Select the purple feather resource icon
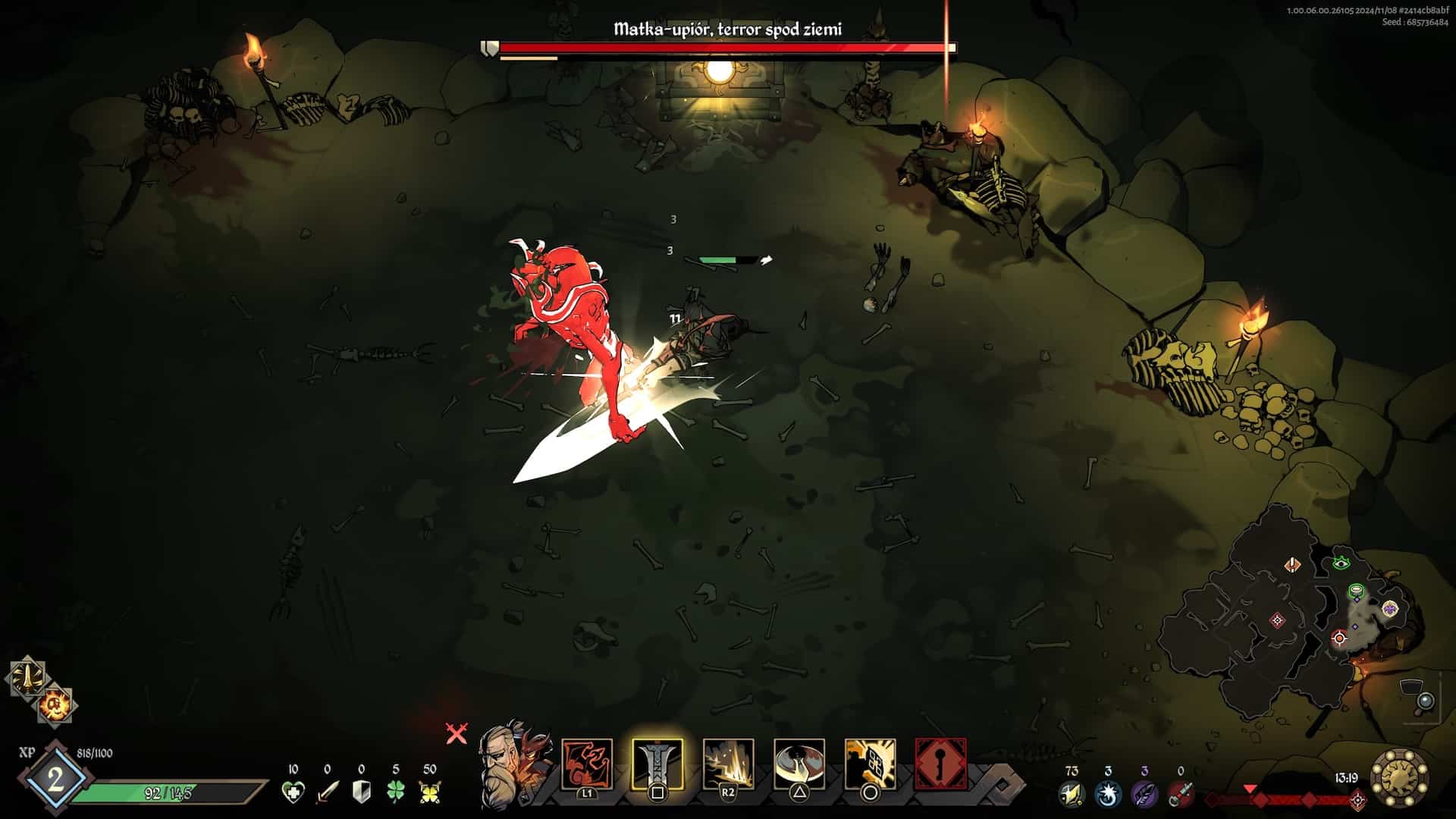Viewport: 1456px width, 819px height. (x=1144, y=794)
